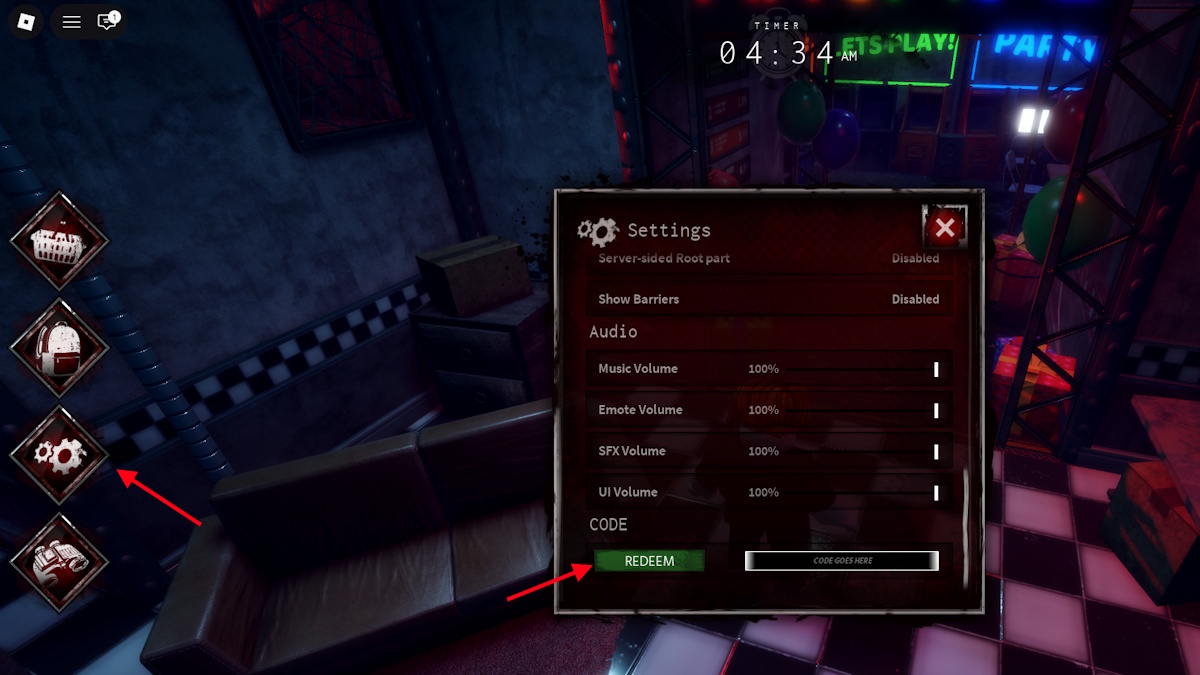Adjust the Music Volume slider

point(936,369)
